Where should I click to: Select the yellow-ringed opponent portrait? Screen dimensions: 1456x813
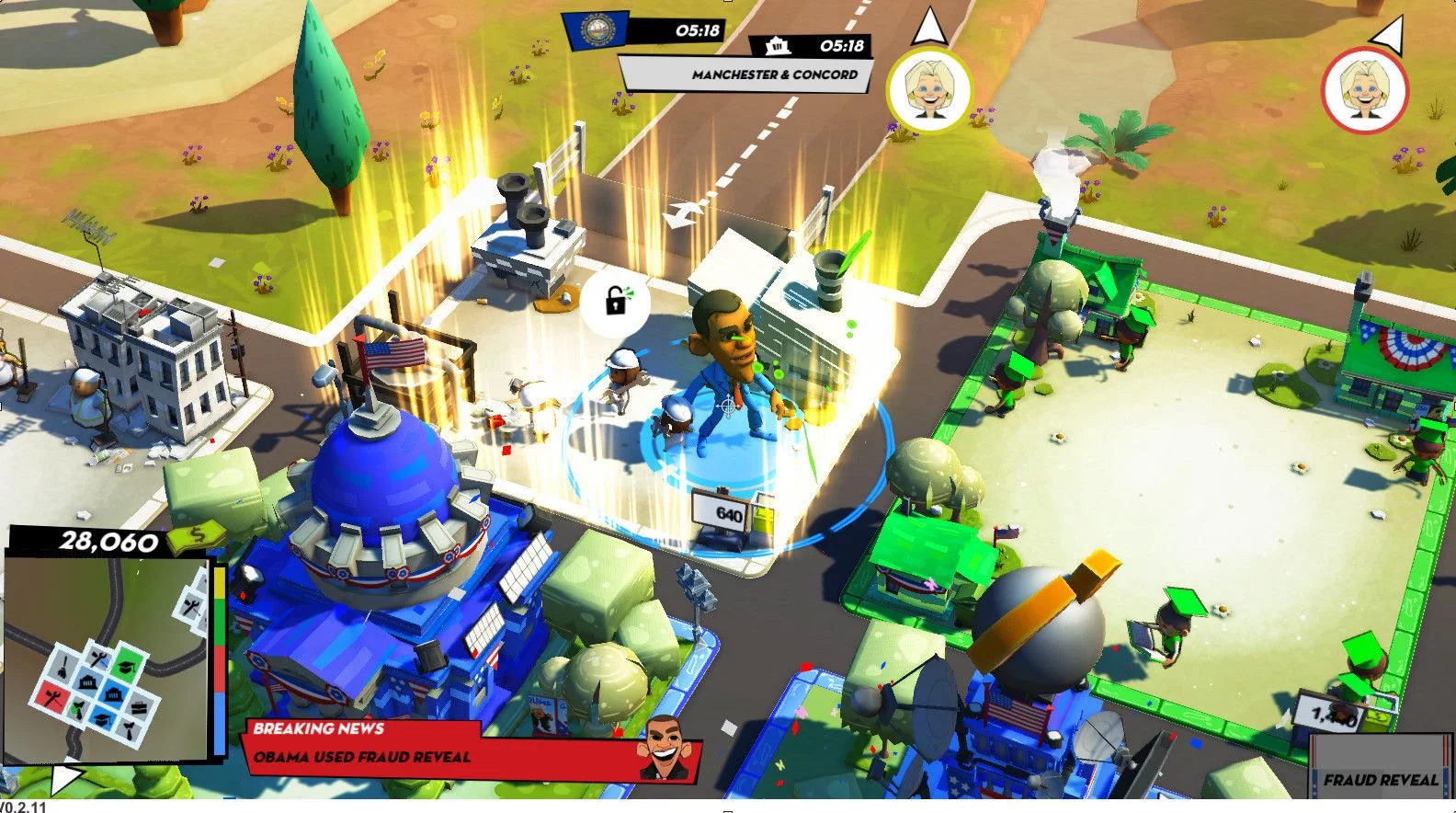pyautogui.click(x=928, y=89)
